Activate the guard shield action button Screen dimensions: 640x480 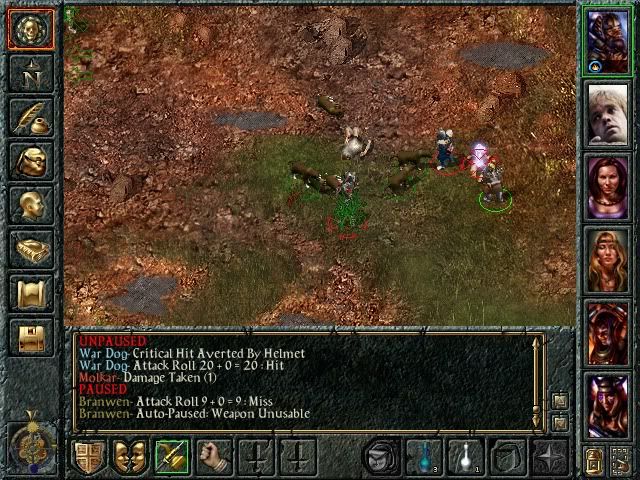[x=89, y=457]
